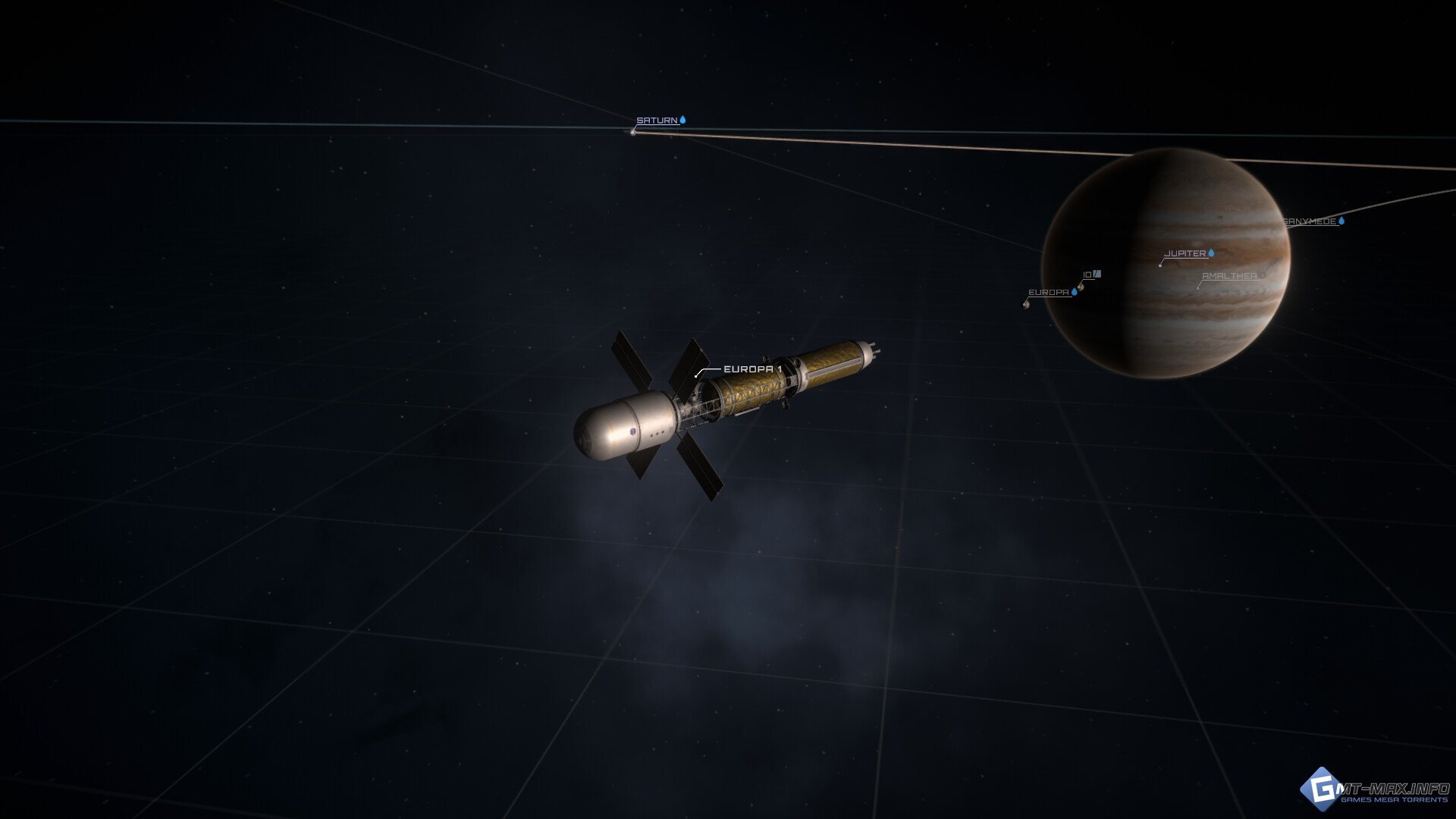Pick the Amalthea moon label
Viewport: 1456px width, 819px height.
(1228, 276)
